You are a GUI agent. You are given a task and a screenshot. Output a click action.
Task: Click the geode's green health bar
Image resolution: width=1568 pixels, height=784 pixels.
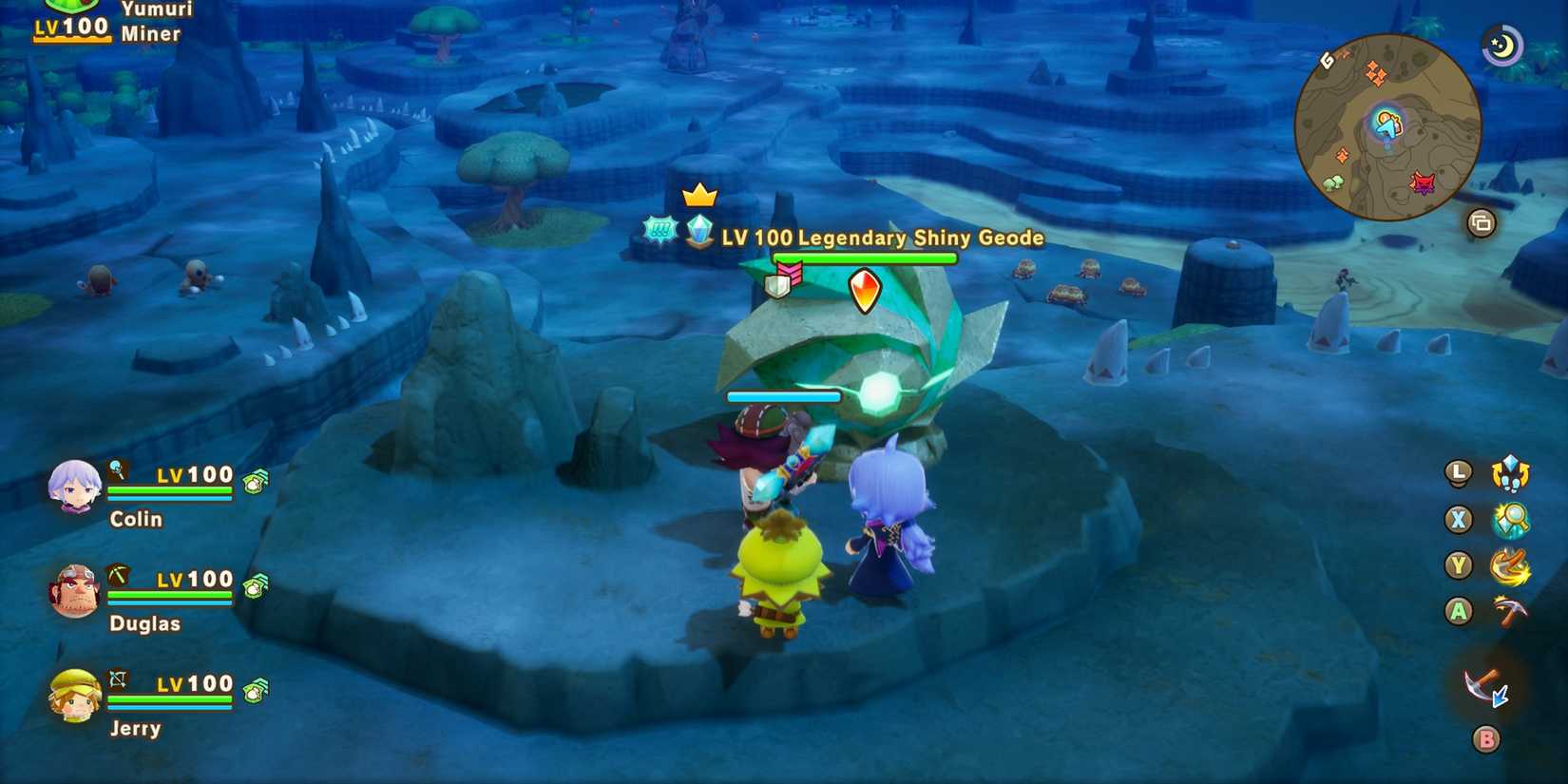click(863, 257)
